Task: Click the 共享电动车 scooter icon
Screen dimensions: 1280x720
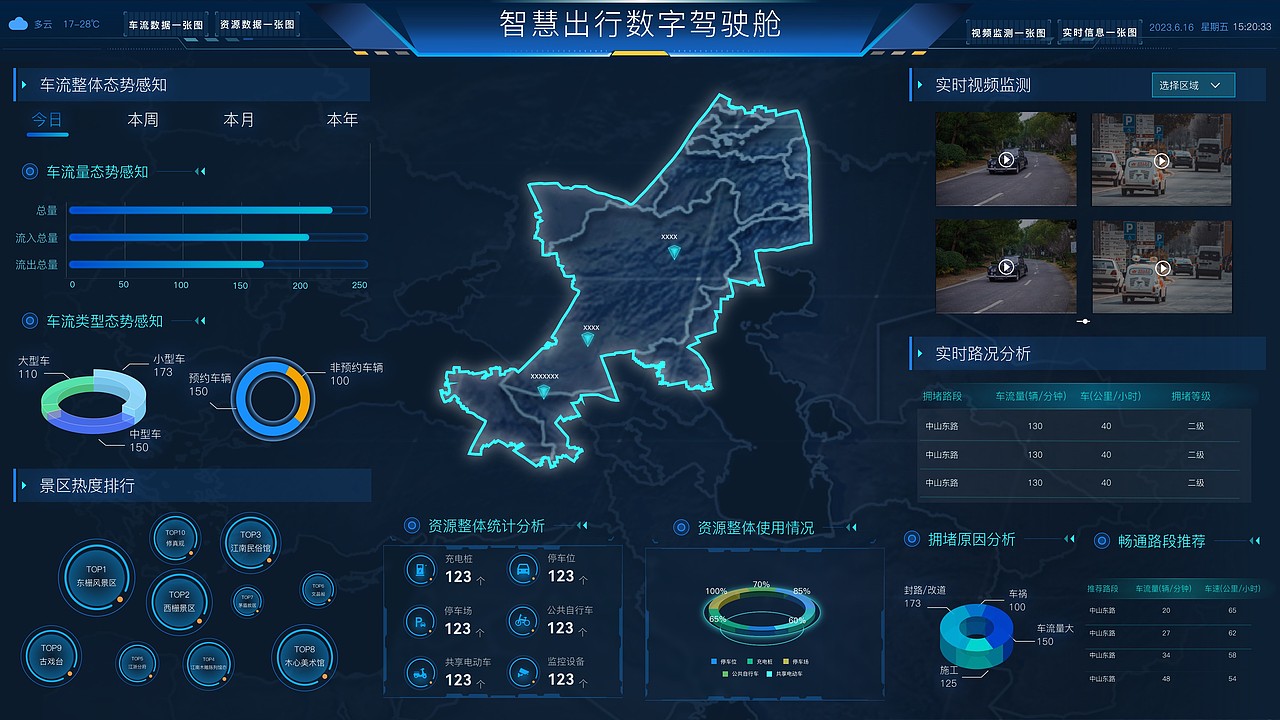Action: (419, 673)
